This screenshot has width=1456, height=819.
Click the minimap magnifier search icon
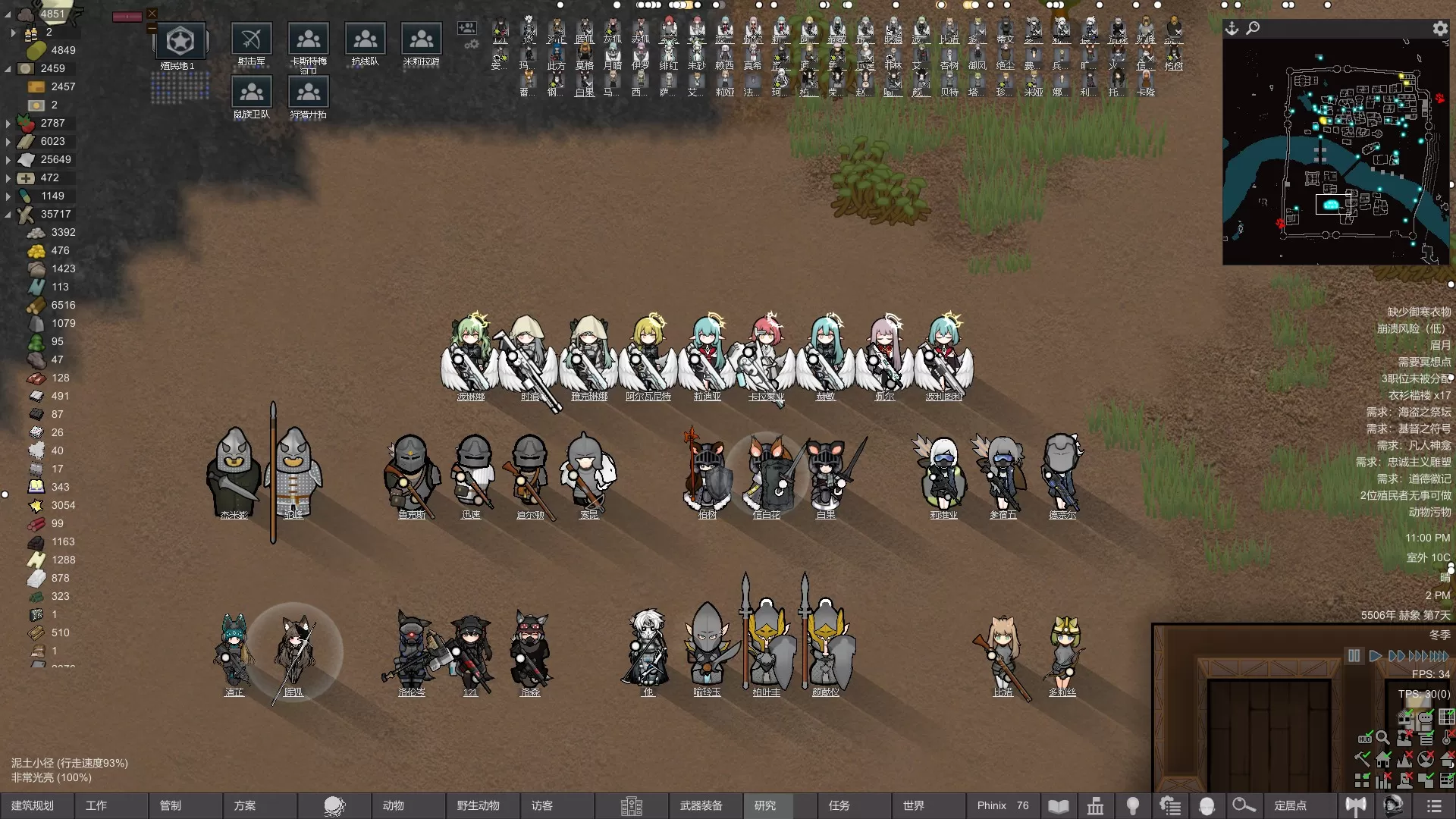coord(1253,29)
